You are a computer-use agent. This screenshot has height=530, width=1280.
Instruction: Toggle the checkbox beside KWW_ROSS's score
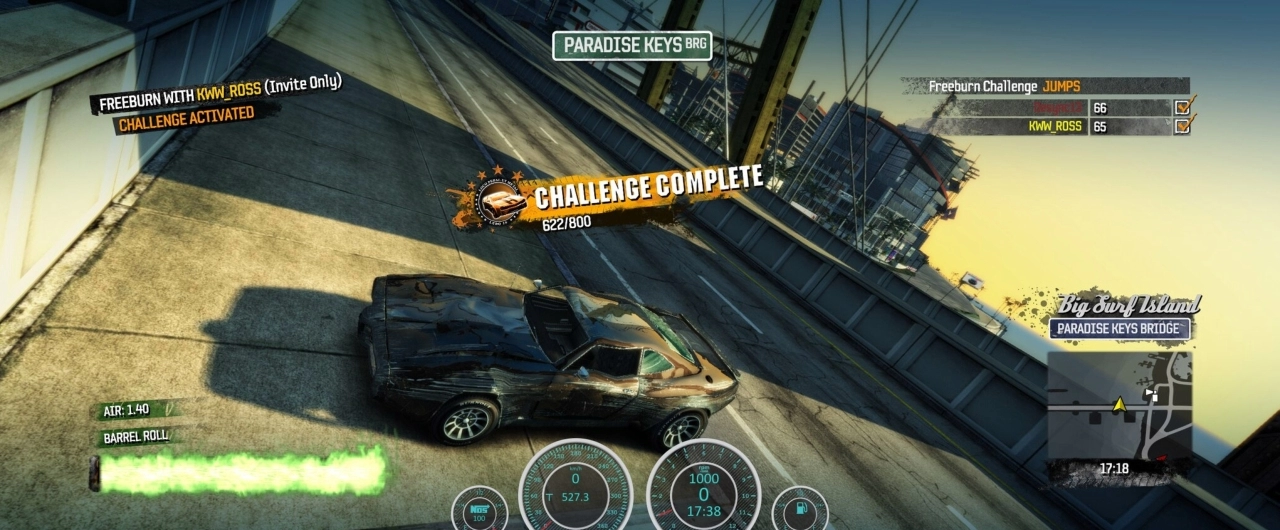tap(1182, 127)
